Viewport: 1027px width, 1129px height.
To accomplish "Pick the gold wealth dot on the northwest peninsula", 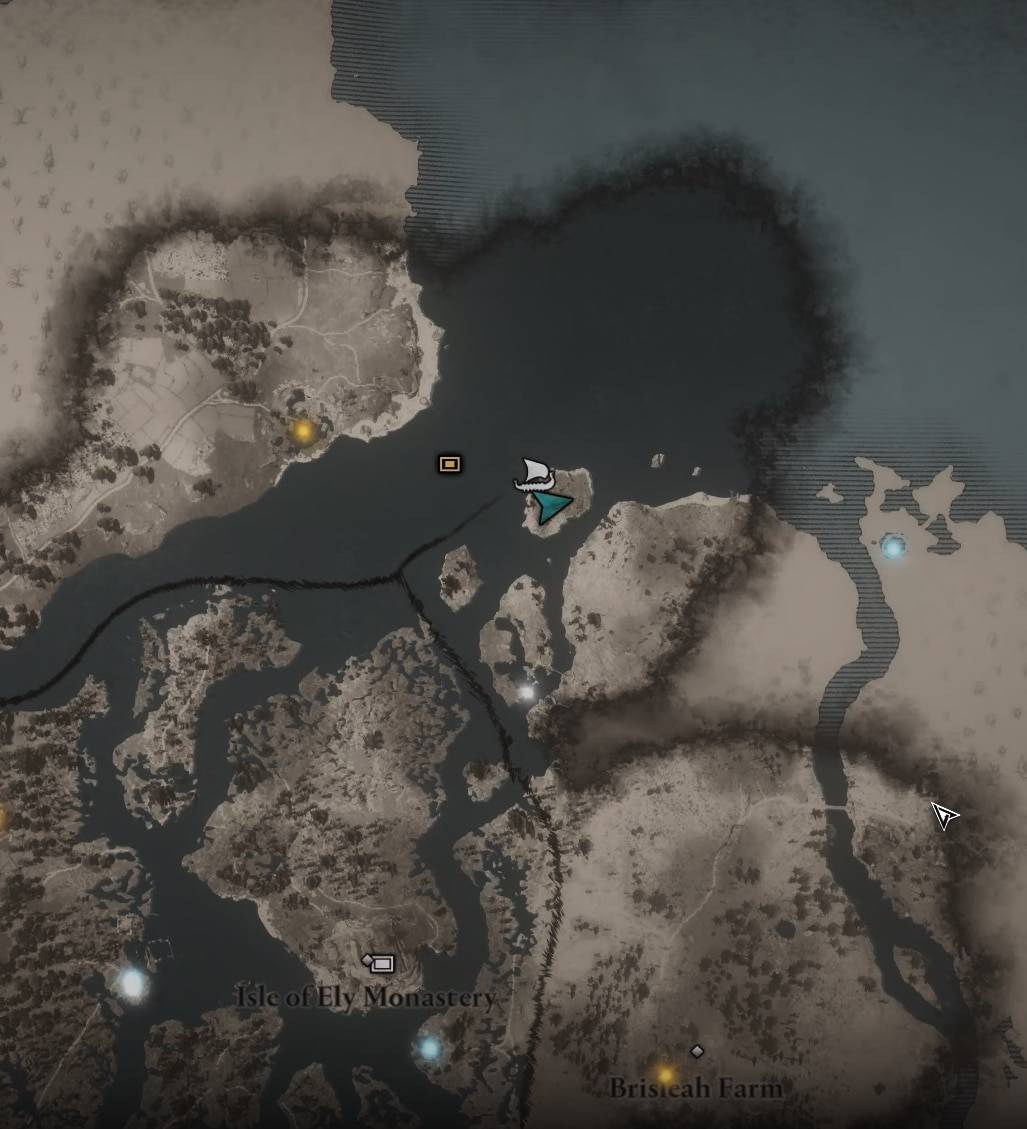I will tap(302, 431).
